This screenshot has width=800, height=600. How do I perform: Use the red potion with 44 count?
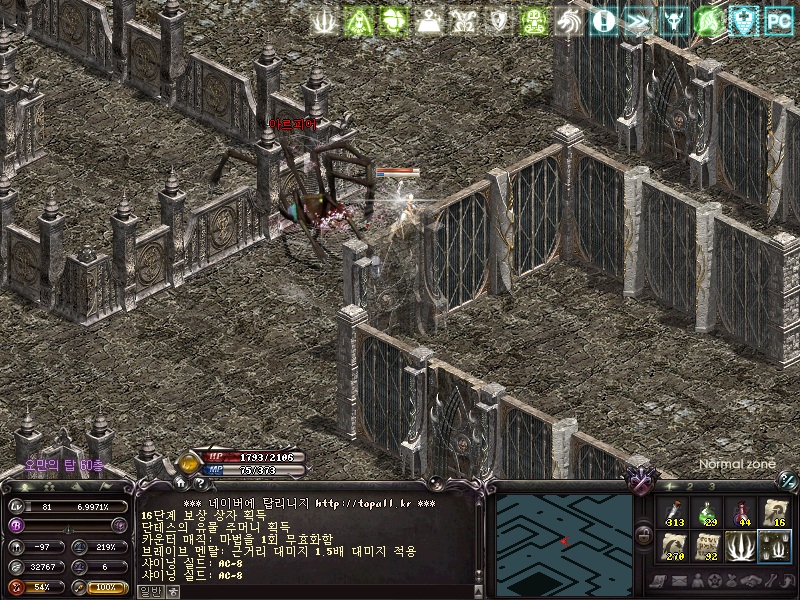pyautogui.click(x=741, y=513)
